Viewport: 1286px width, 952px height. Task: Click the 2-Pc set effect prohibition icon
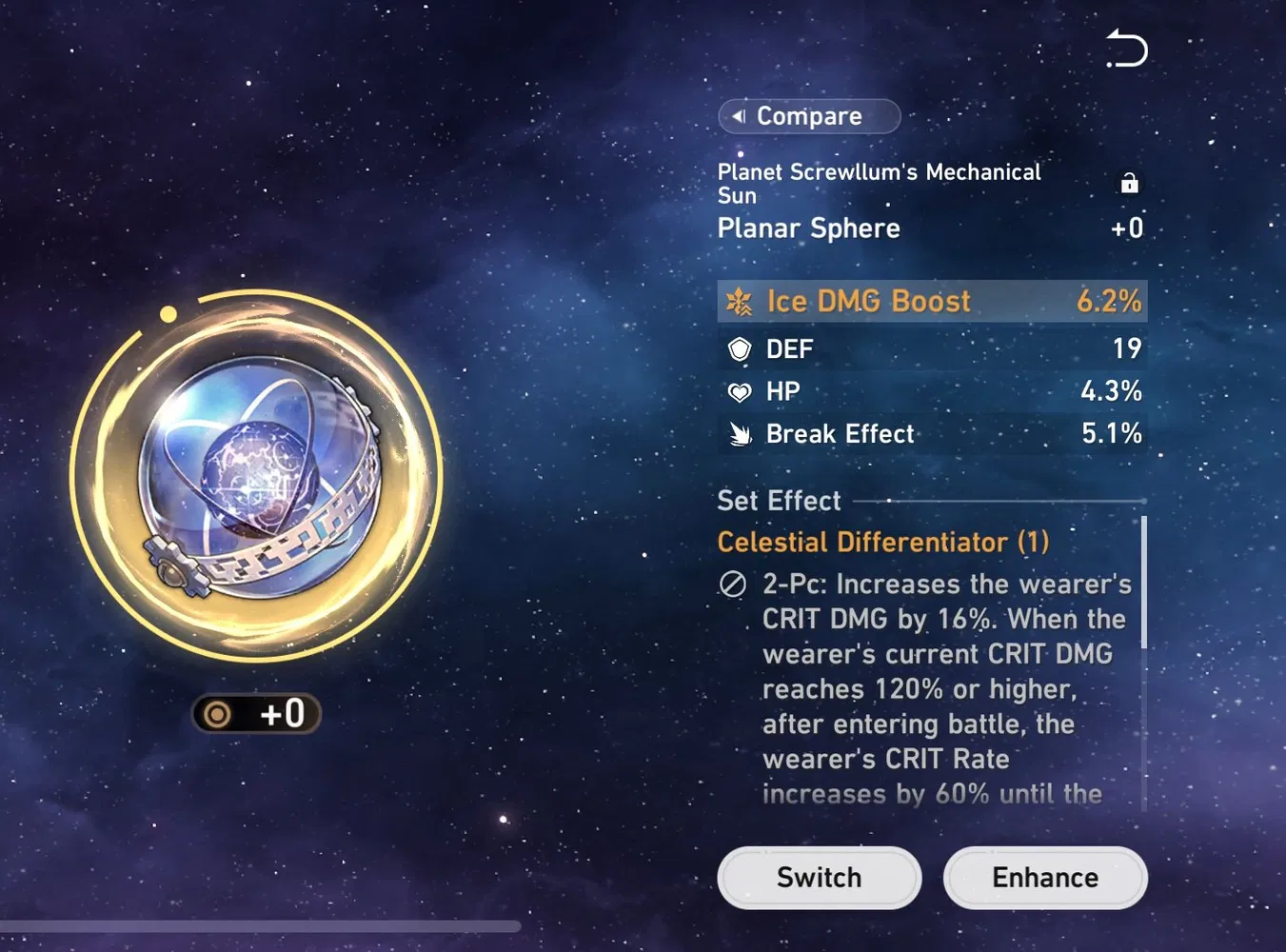pyautogui.click(x=732, y=584)
